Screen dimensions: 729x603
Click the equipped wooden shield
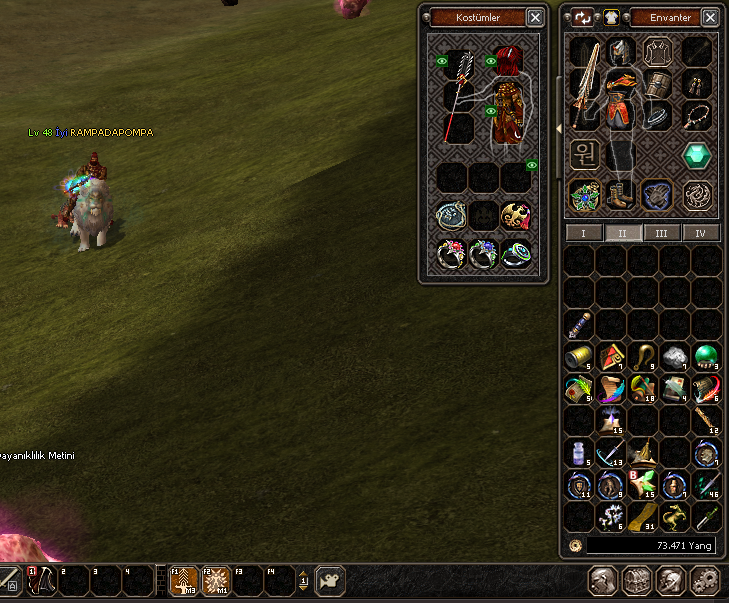pos(656,83)
